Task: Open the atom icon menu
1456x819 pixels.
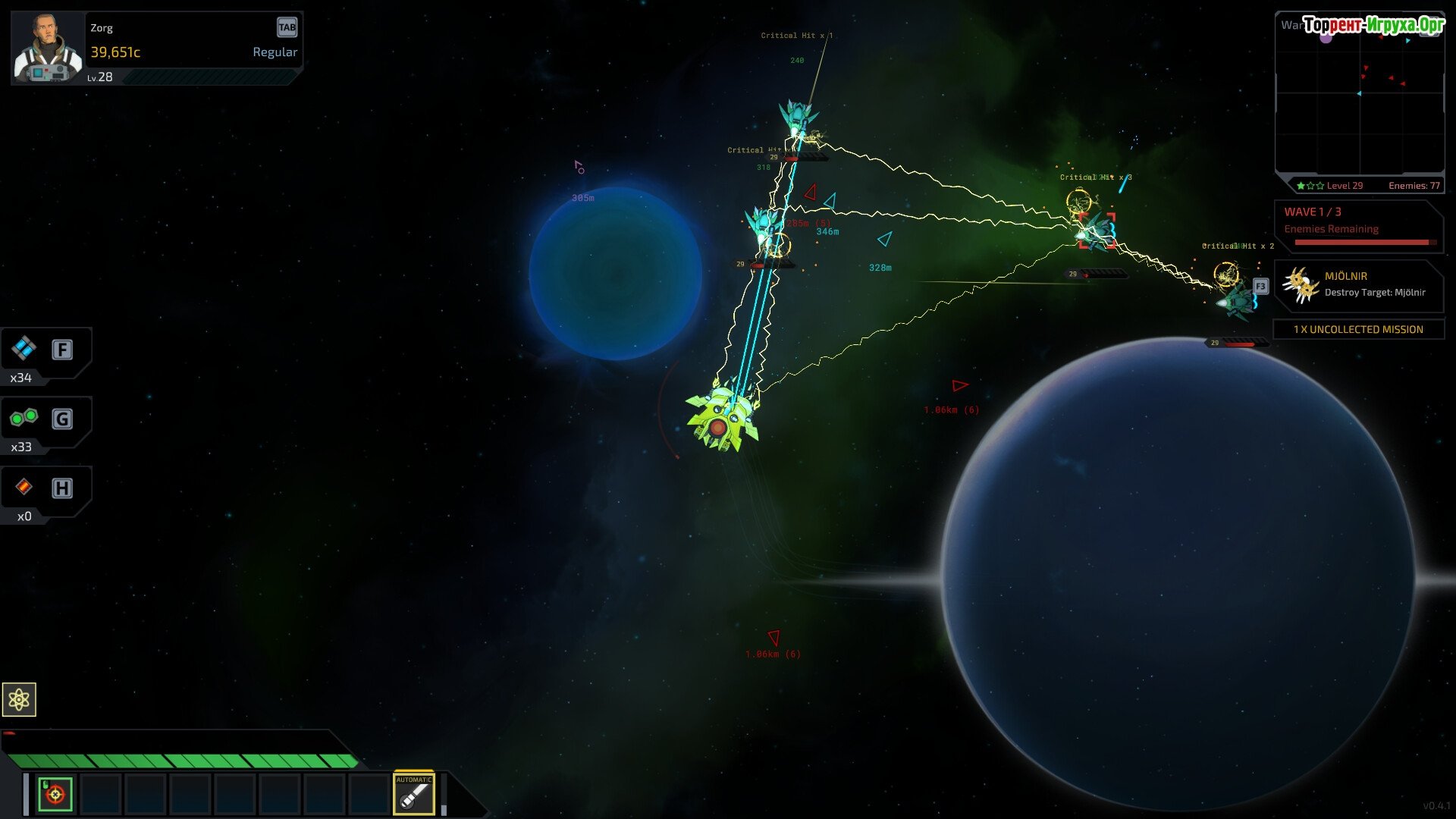Action: click(x=19, y=699)
